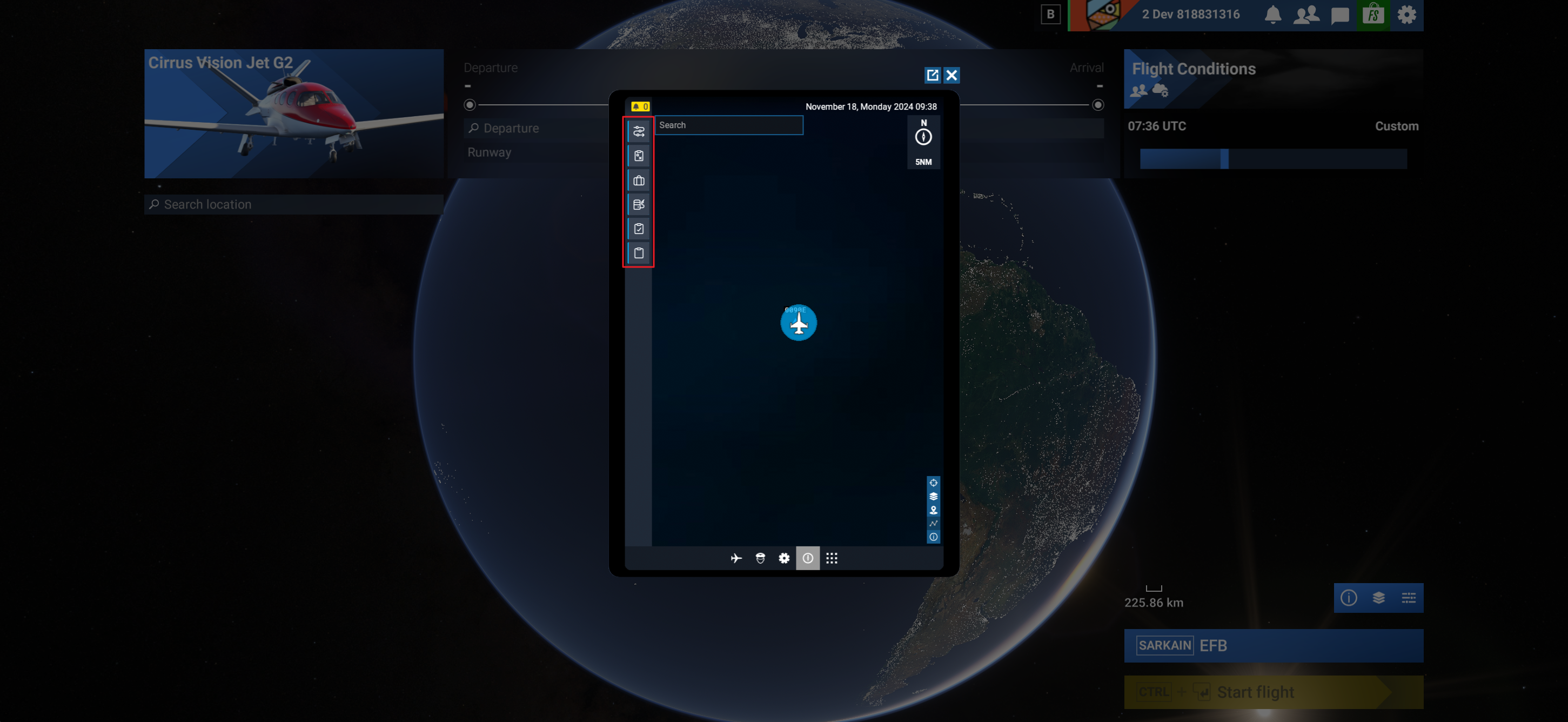This screenshot has width=1568, height=722.
Task: Click the north compass orientation button
Action: (923, 136)
